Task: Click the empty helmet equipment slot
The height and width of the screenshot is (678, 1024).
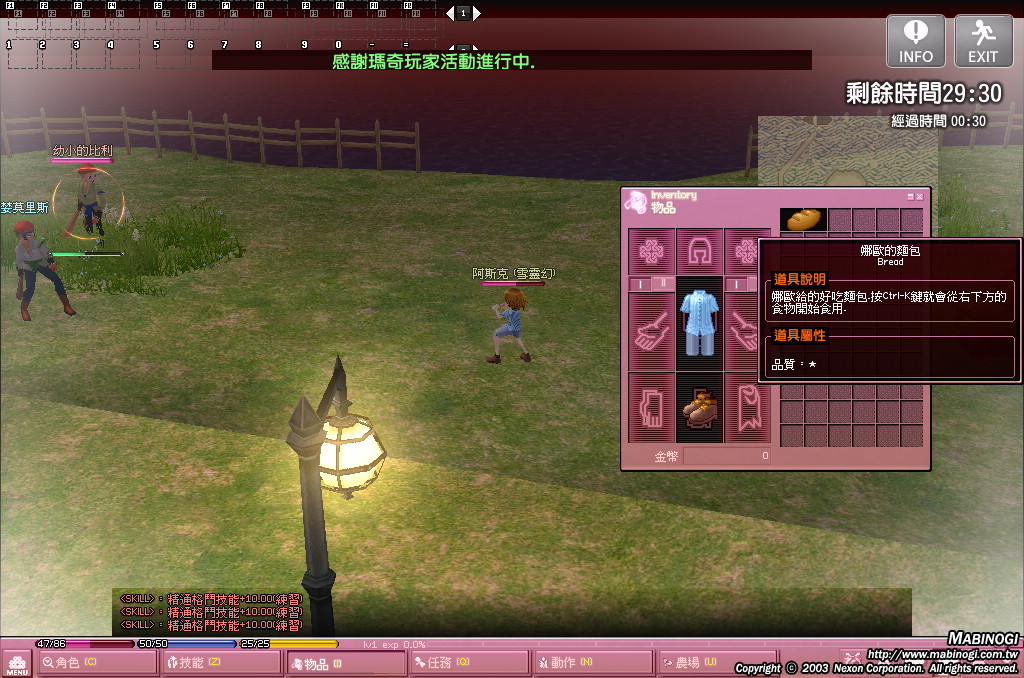Action: point(699,251)
